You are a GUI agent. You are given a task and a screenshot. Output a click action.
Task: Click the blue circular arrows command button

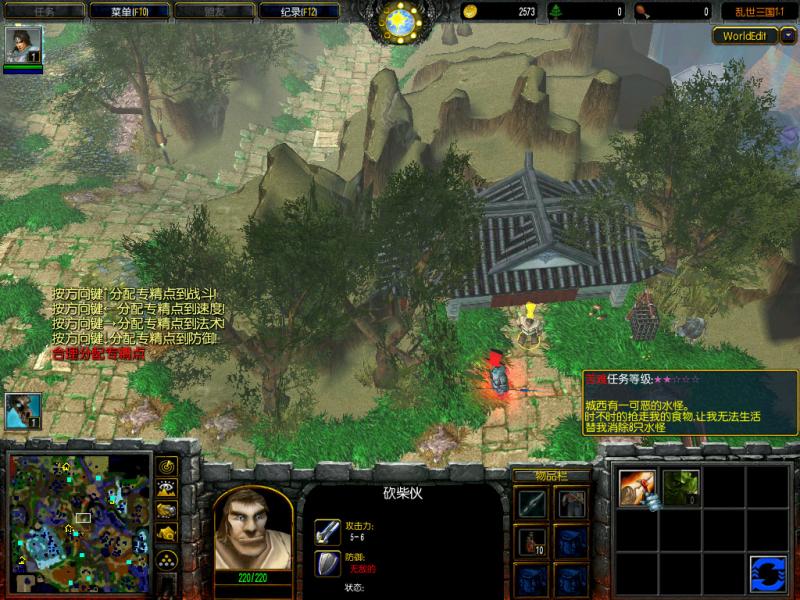click(767, 573)
